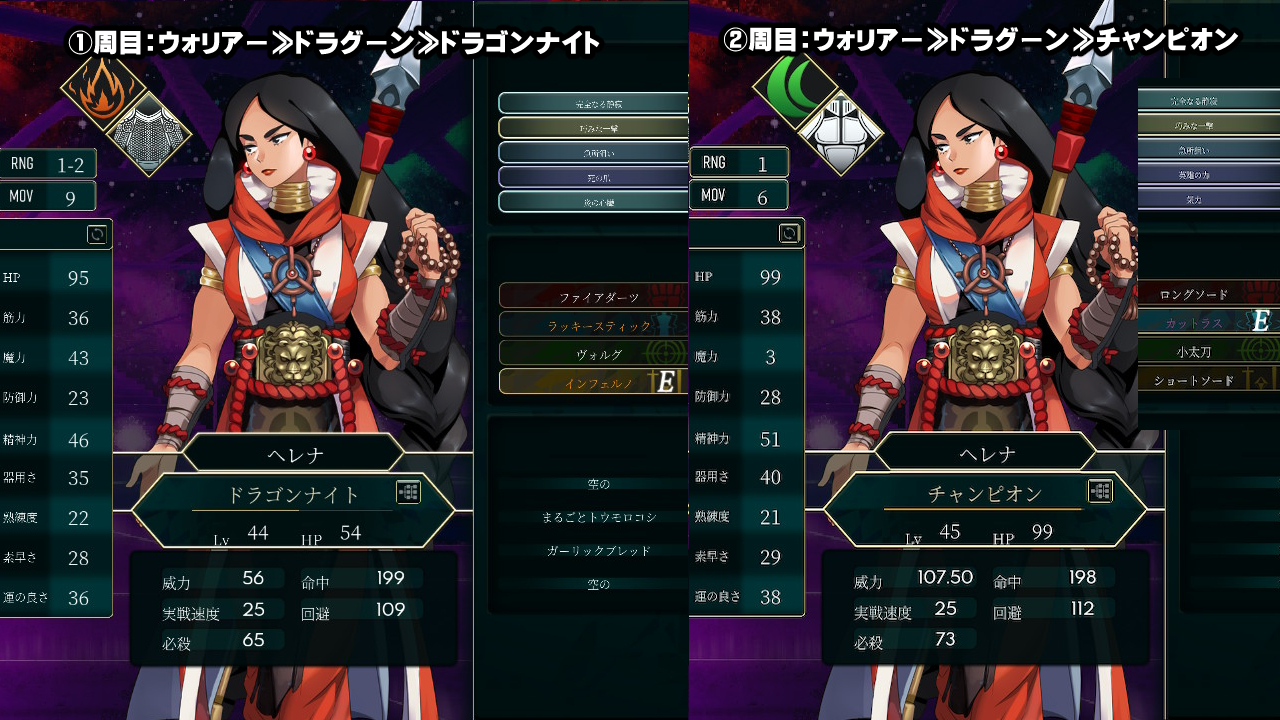This screenshot has width=1280, height=720.
Task: Click the white plate armor emblem
Action: (x=840, y=131)
